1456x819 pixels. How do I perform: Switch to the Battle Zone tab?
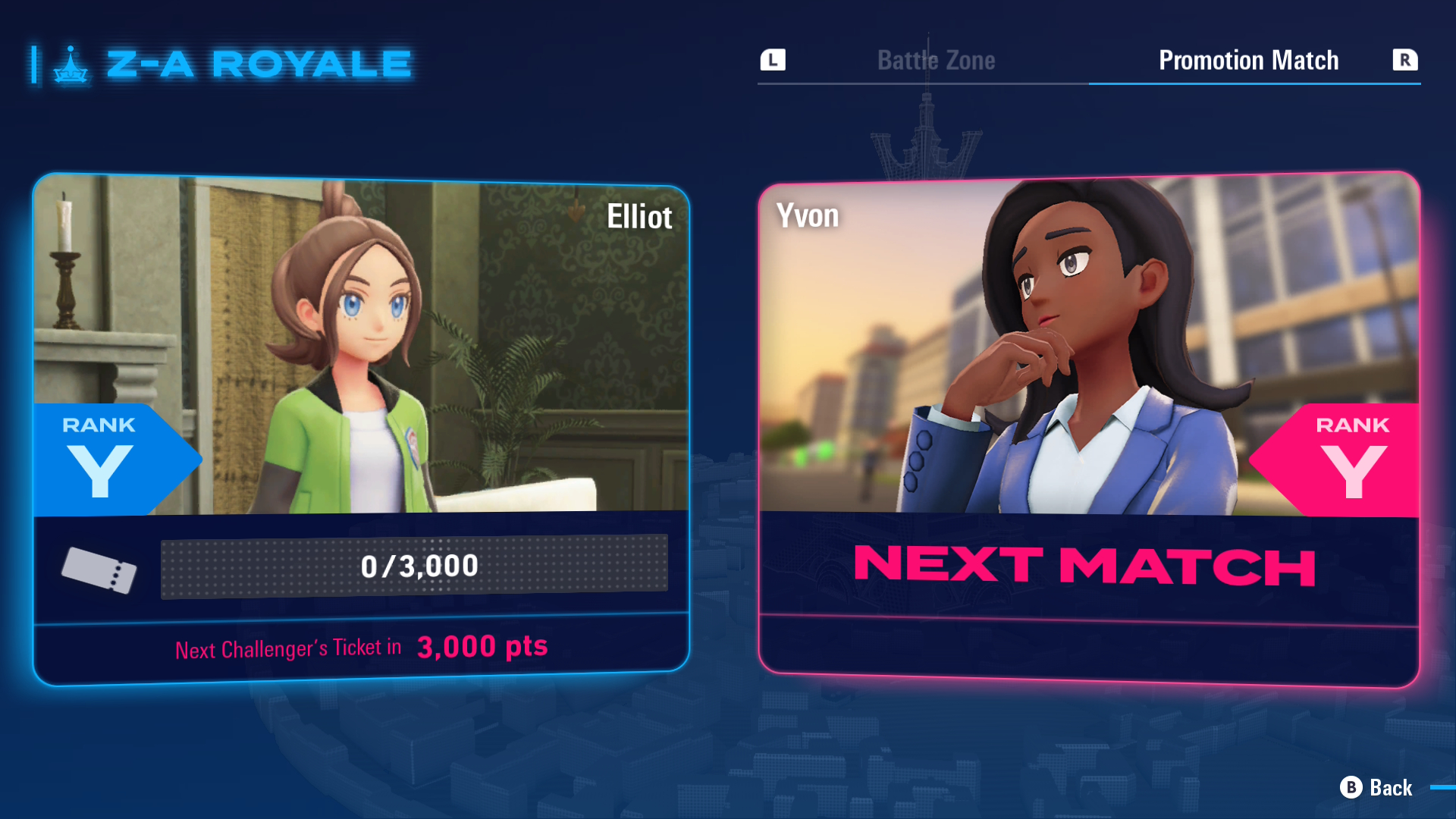click(936, 60)
